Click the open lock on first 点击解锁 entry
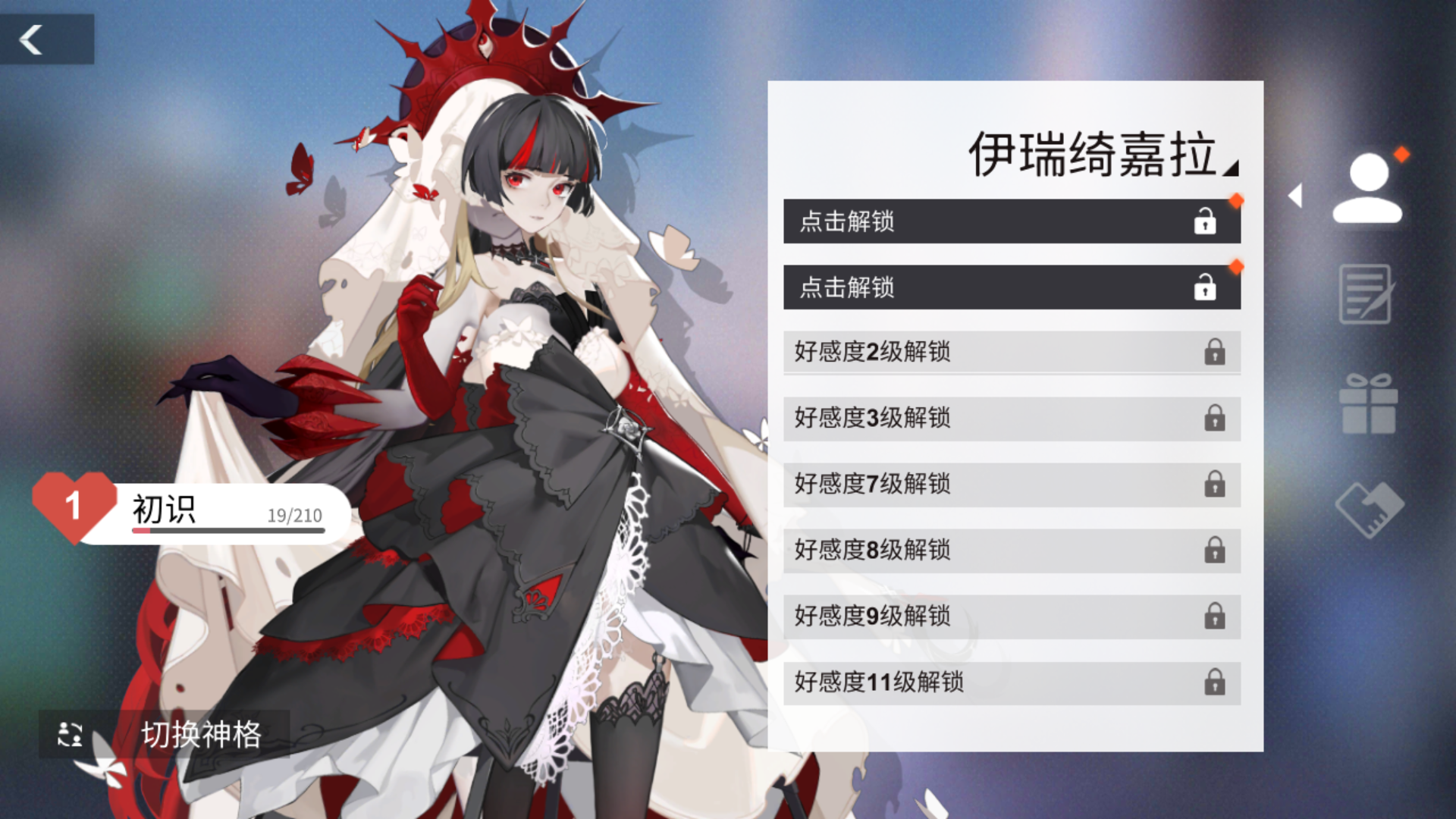The height and width of the screenshot is (819, 1456). tap(1205, 222)
